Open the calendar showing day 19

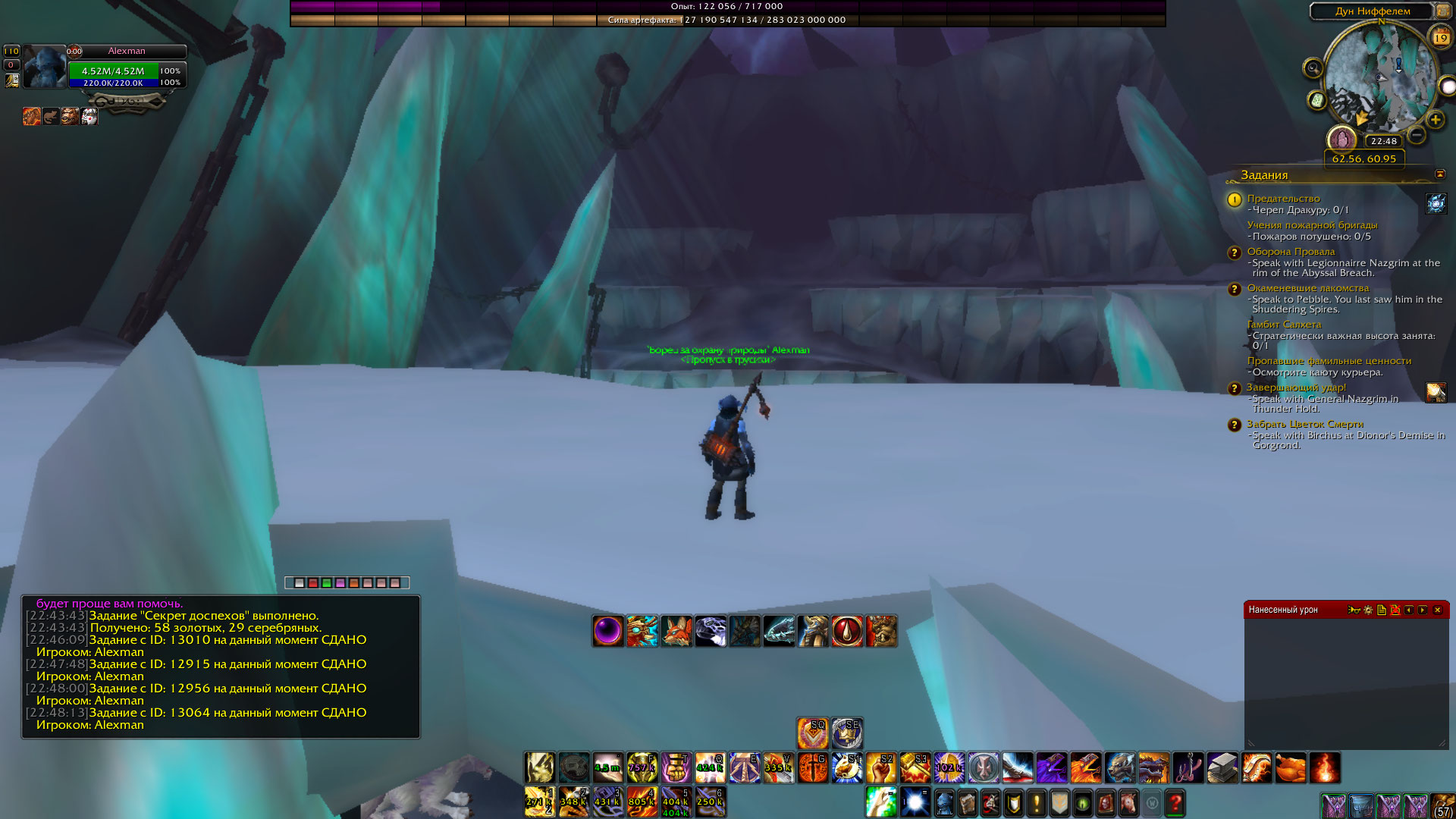coord(1440,36)
